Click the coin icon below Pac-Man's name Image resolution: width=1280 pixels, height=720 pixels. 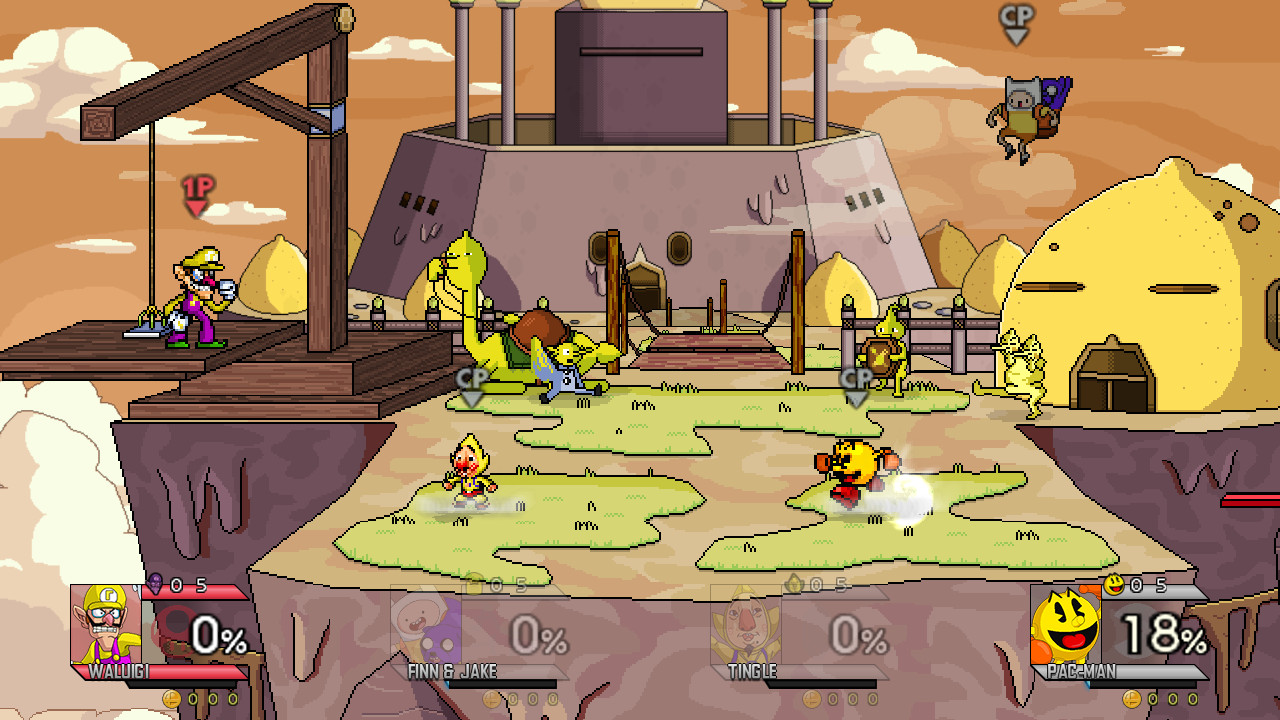(1130, 701)
